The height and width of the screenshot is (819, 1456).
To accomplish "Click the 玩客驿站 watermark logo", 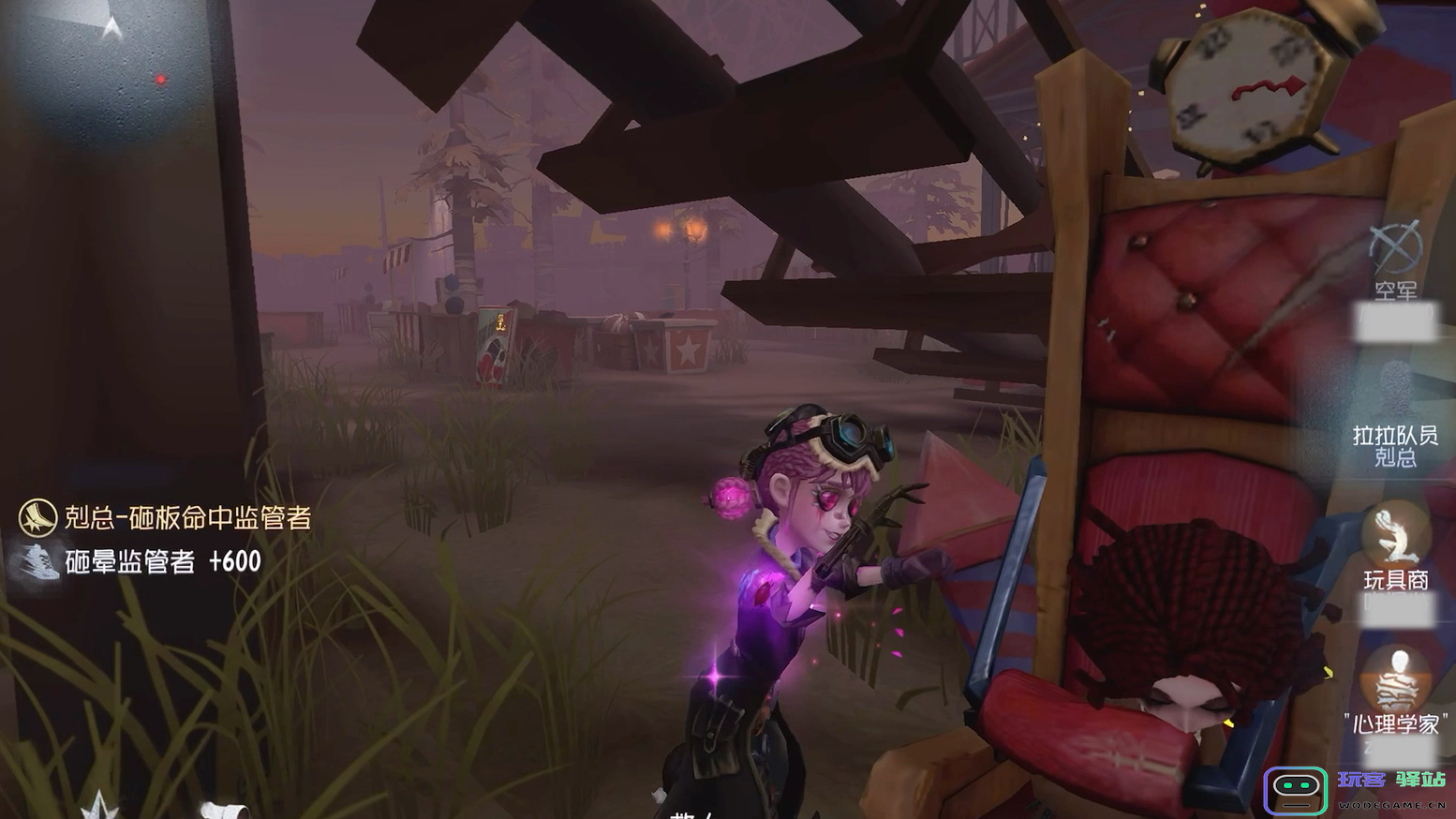I will click(1296, 790).
